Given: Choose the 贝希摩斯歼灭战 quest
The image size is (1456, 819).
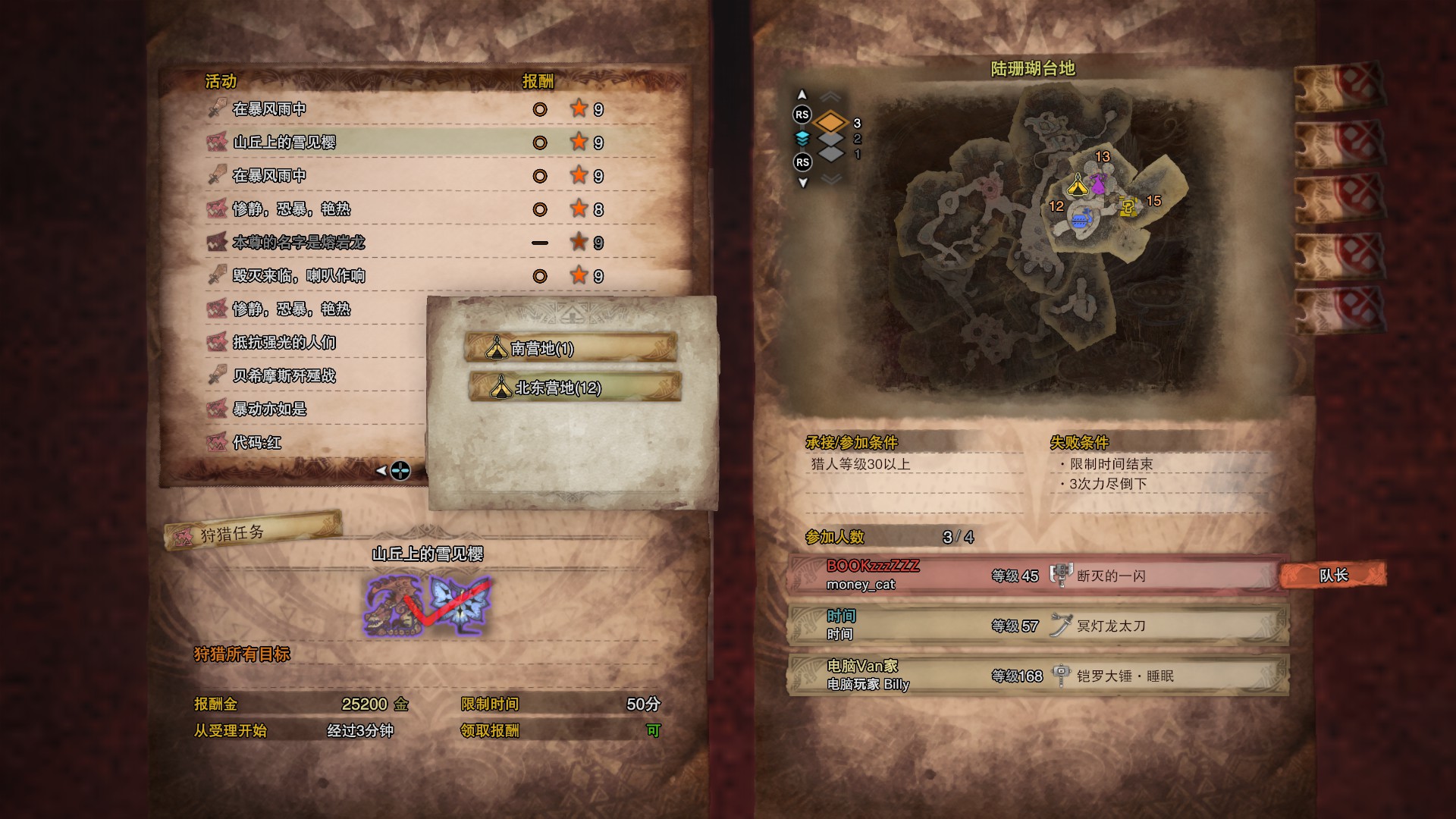Looking at the screenshot, I should pos(311,376).
